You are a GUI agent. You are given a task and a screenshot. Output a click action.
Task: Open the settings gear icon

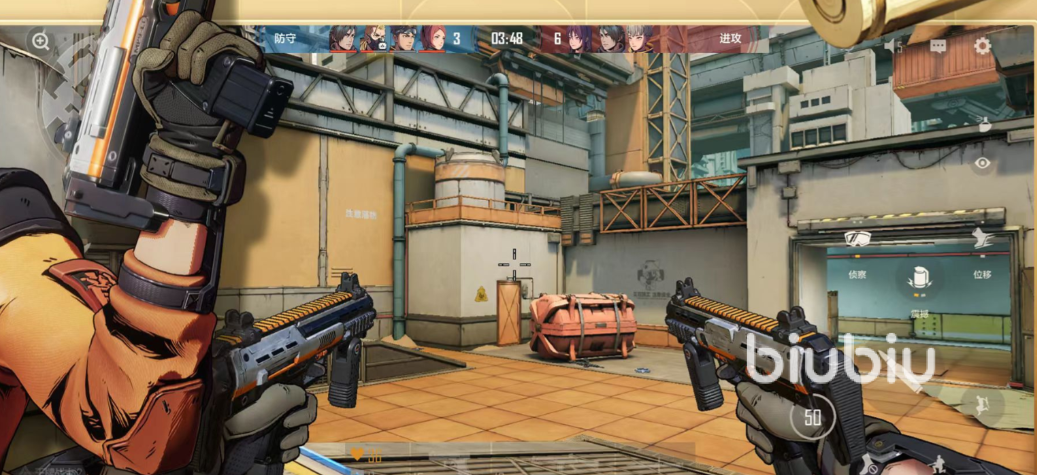[x=982, y=46]
